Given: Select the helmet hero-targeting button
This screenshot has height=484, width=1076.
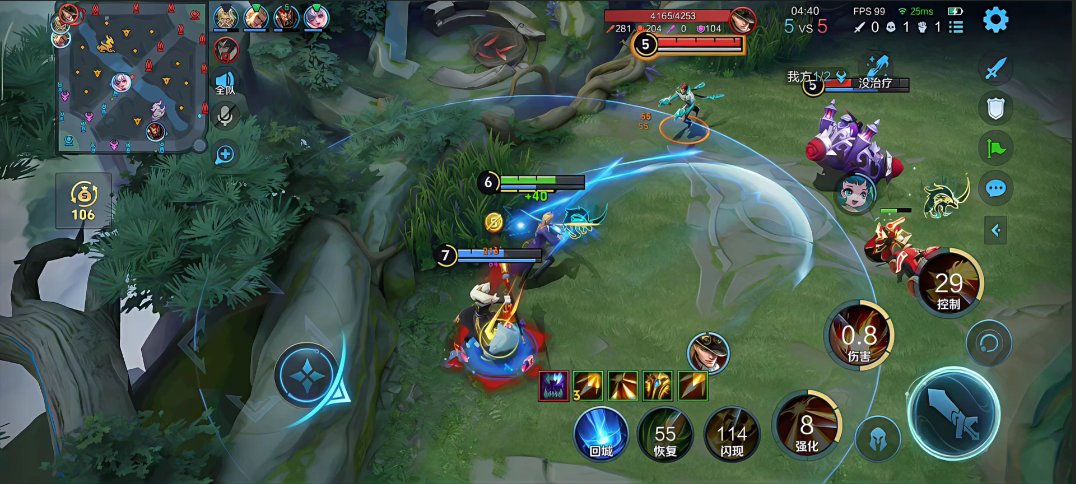Looking at the screenshot, I should coord(878,437).
